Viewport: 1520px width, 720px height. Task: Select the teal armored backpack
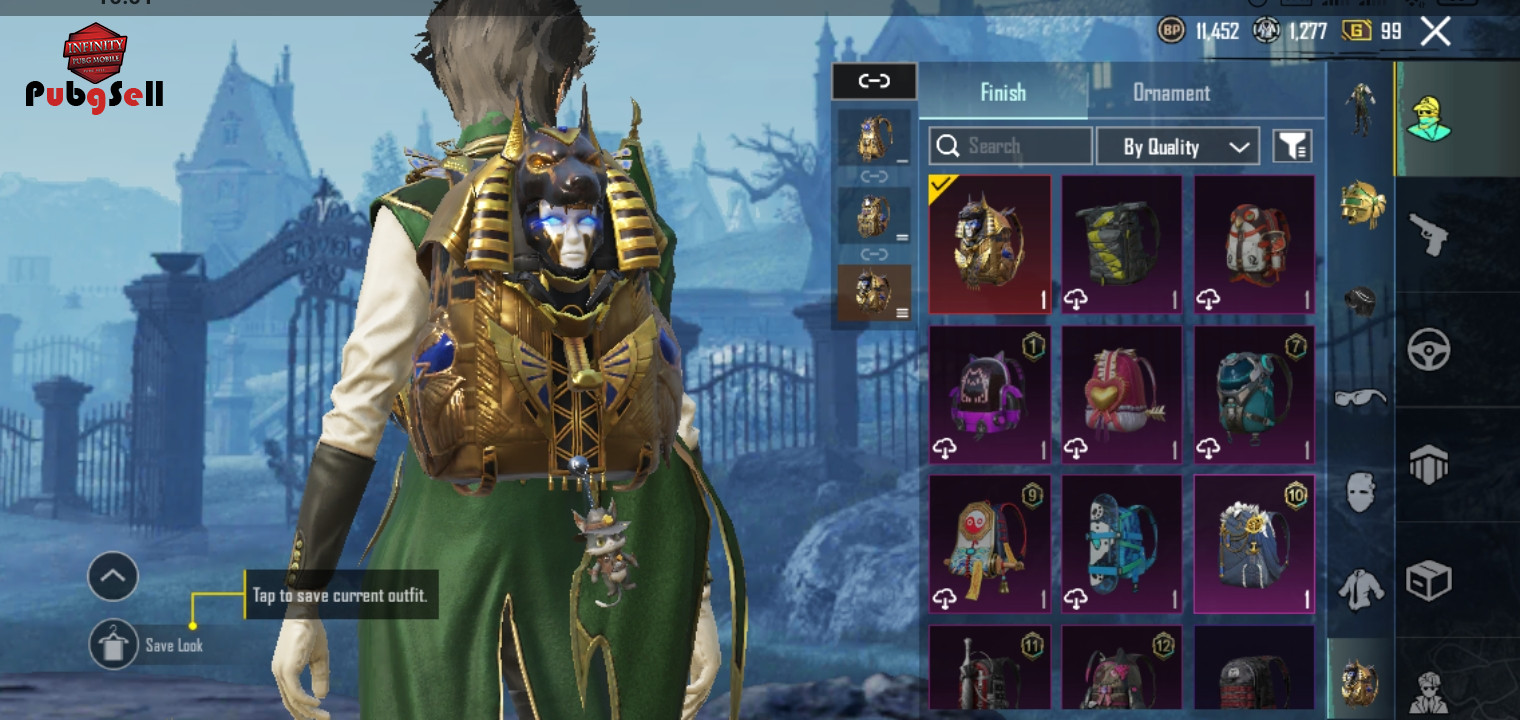1254,394
